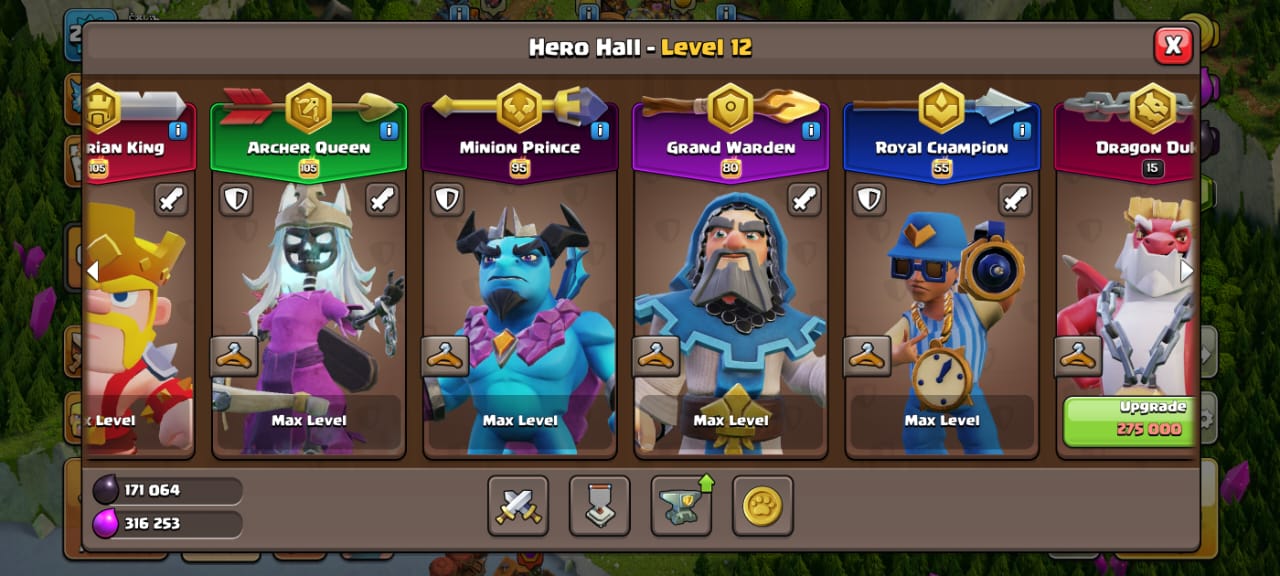Open Minion Prince skin wardrobe
Screen dimensions: 1280x576
coord(445,356)
